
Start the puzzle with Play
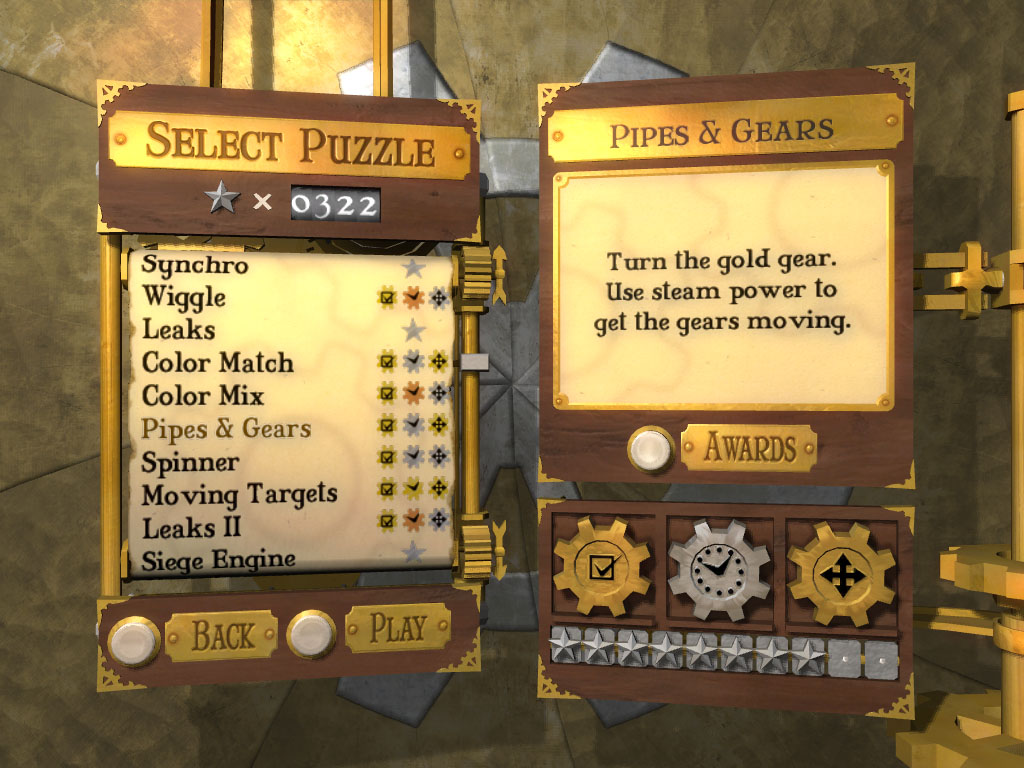point(397,628)
